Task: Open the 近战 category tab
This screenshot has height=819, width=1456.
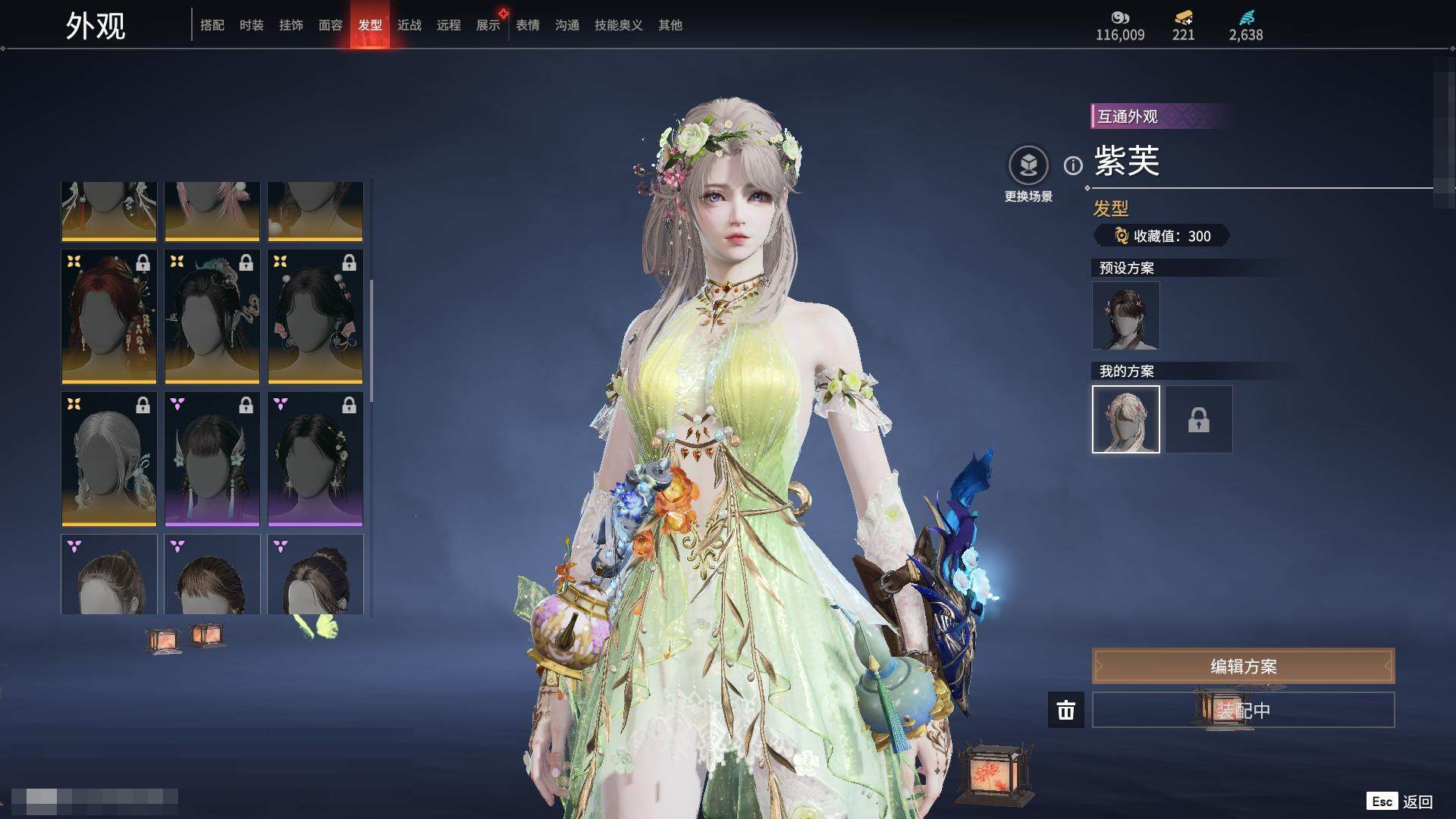Action: [409, 25]
